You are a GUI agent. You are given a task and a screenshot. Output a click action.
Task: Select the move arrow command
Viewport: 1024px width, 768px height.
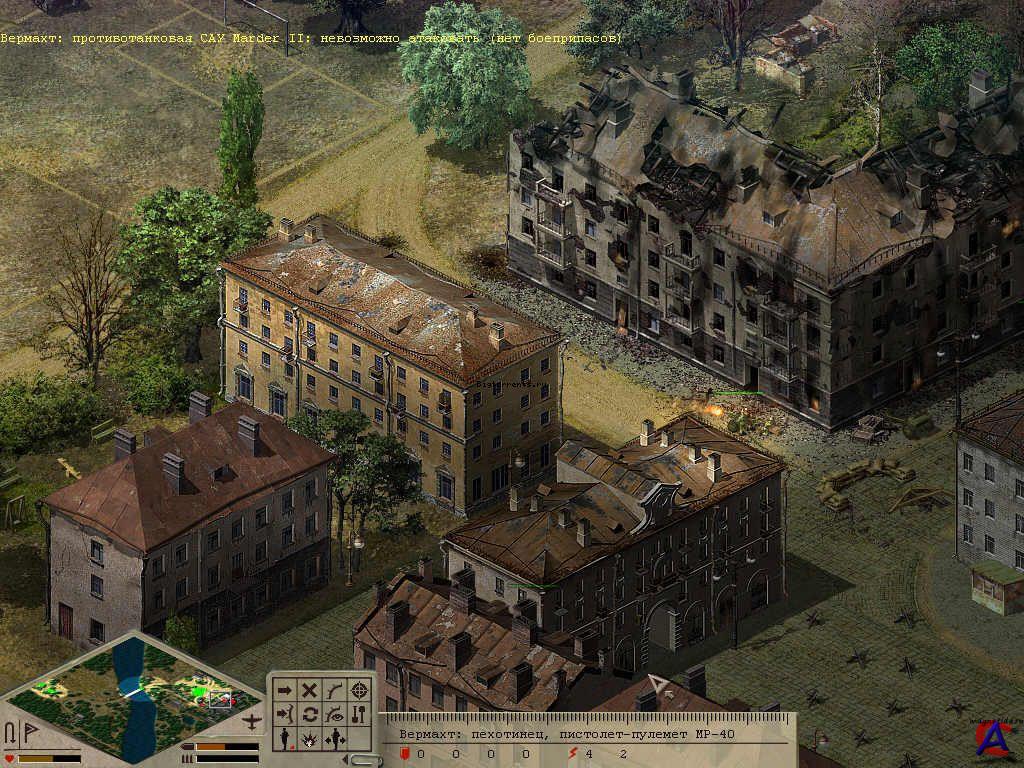[x=285, y=690]
